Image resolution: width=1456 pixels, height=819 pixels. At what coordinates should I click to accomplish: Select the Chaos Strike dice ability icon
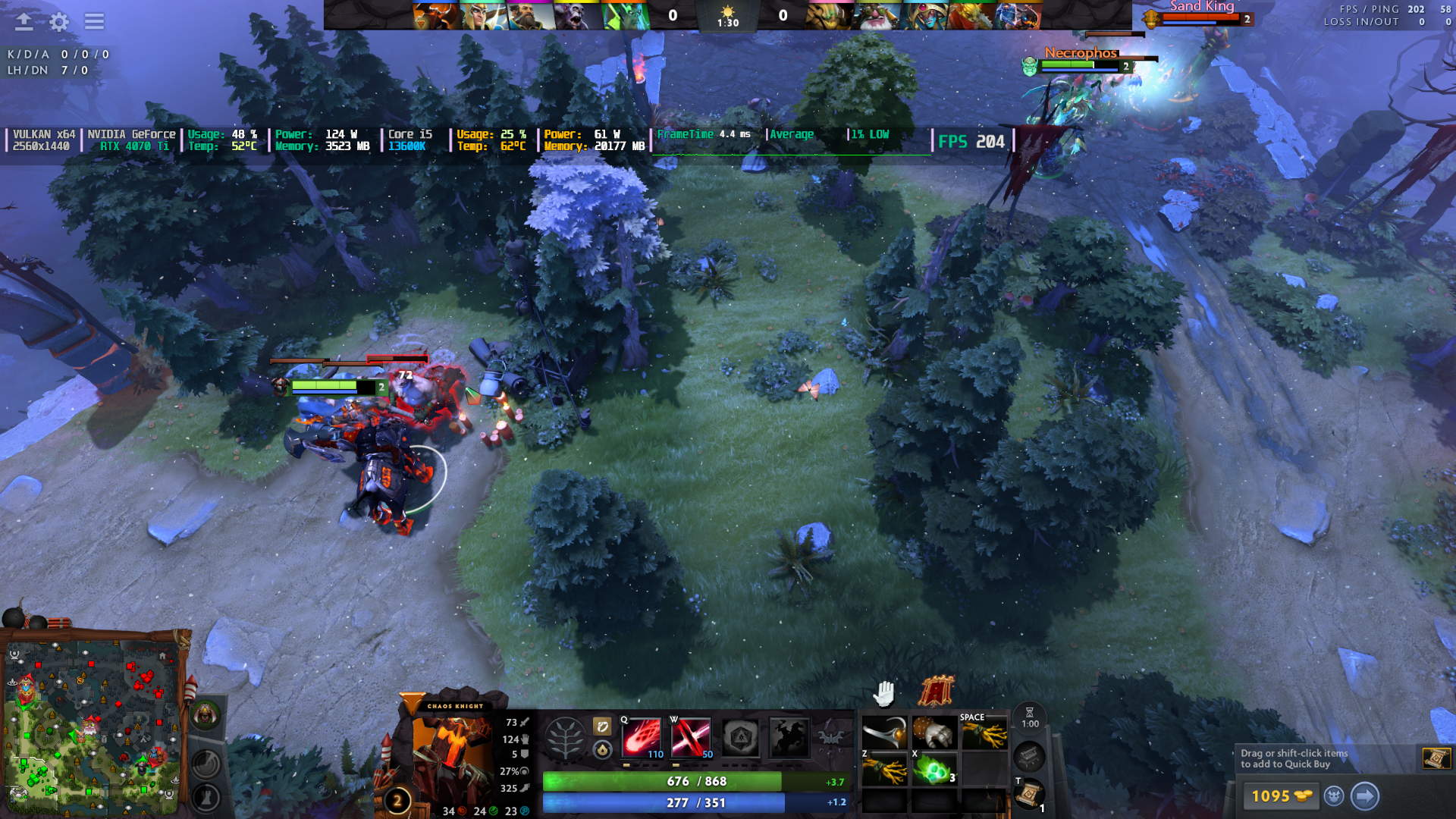pos(740,737)
